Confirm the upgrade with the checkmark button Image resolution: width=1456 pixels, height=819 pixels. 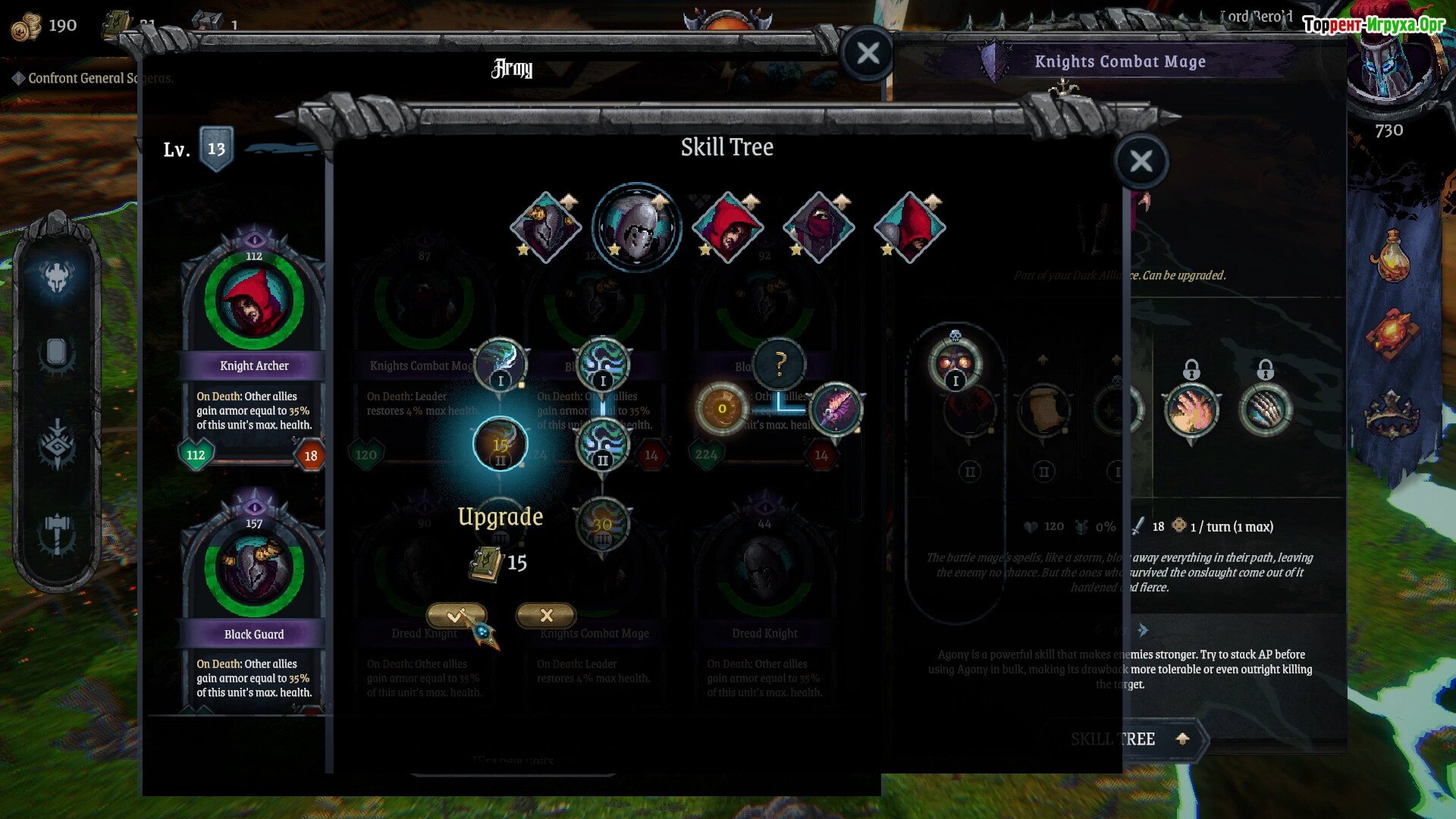[x=456, y=615]
